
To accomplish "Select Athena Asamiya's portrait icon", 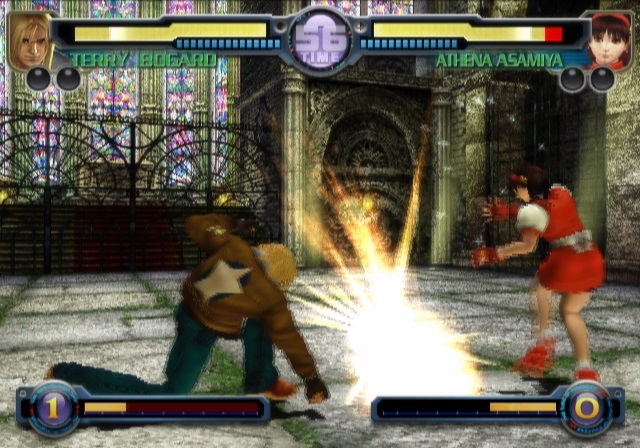I will click(x=609, y=40).
